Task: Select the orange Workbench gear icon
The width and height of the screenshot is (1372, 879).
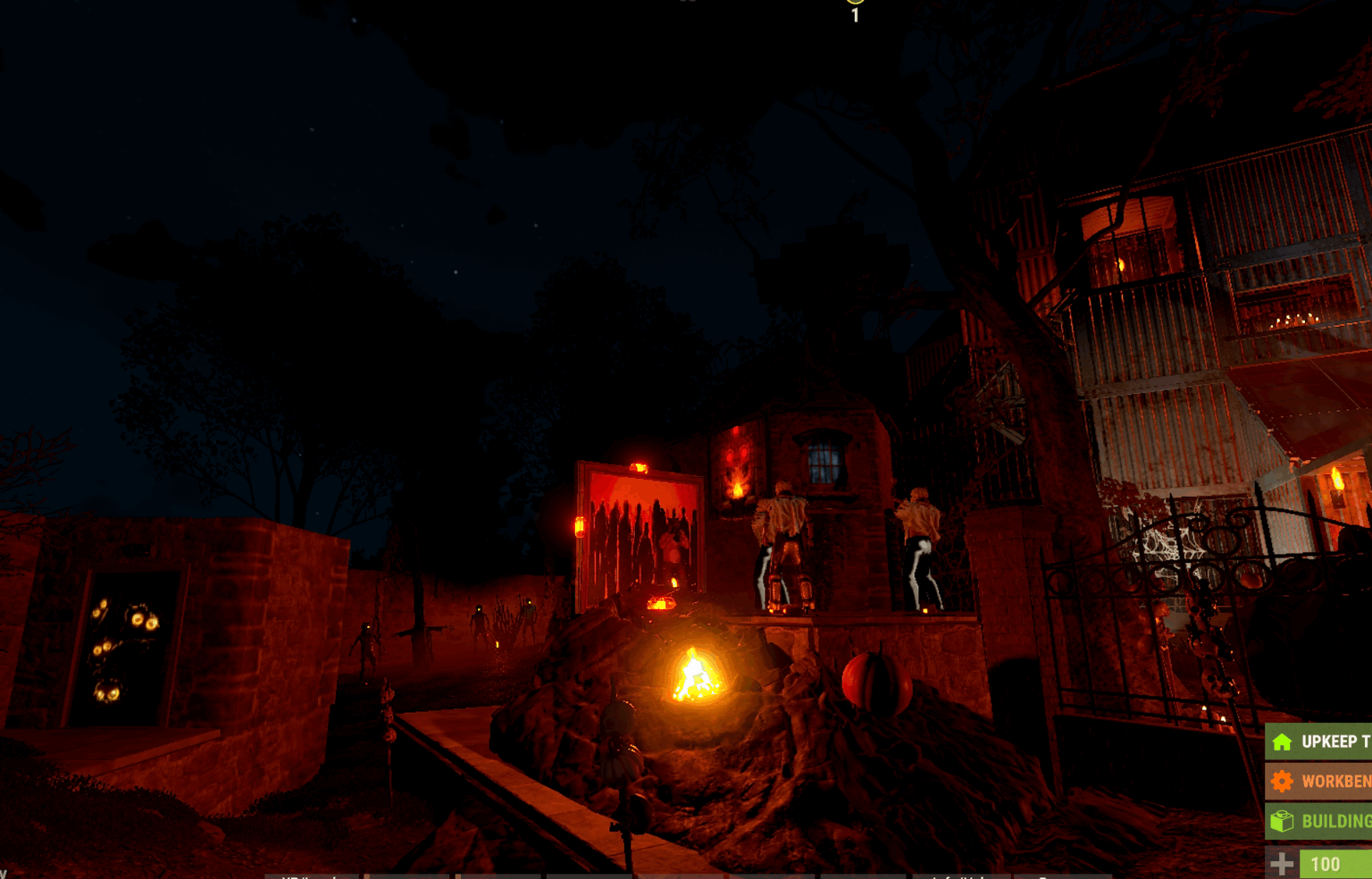Action: pos(1283,781)
